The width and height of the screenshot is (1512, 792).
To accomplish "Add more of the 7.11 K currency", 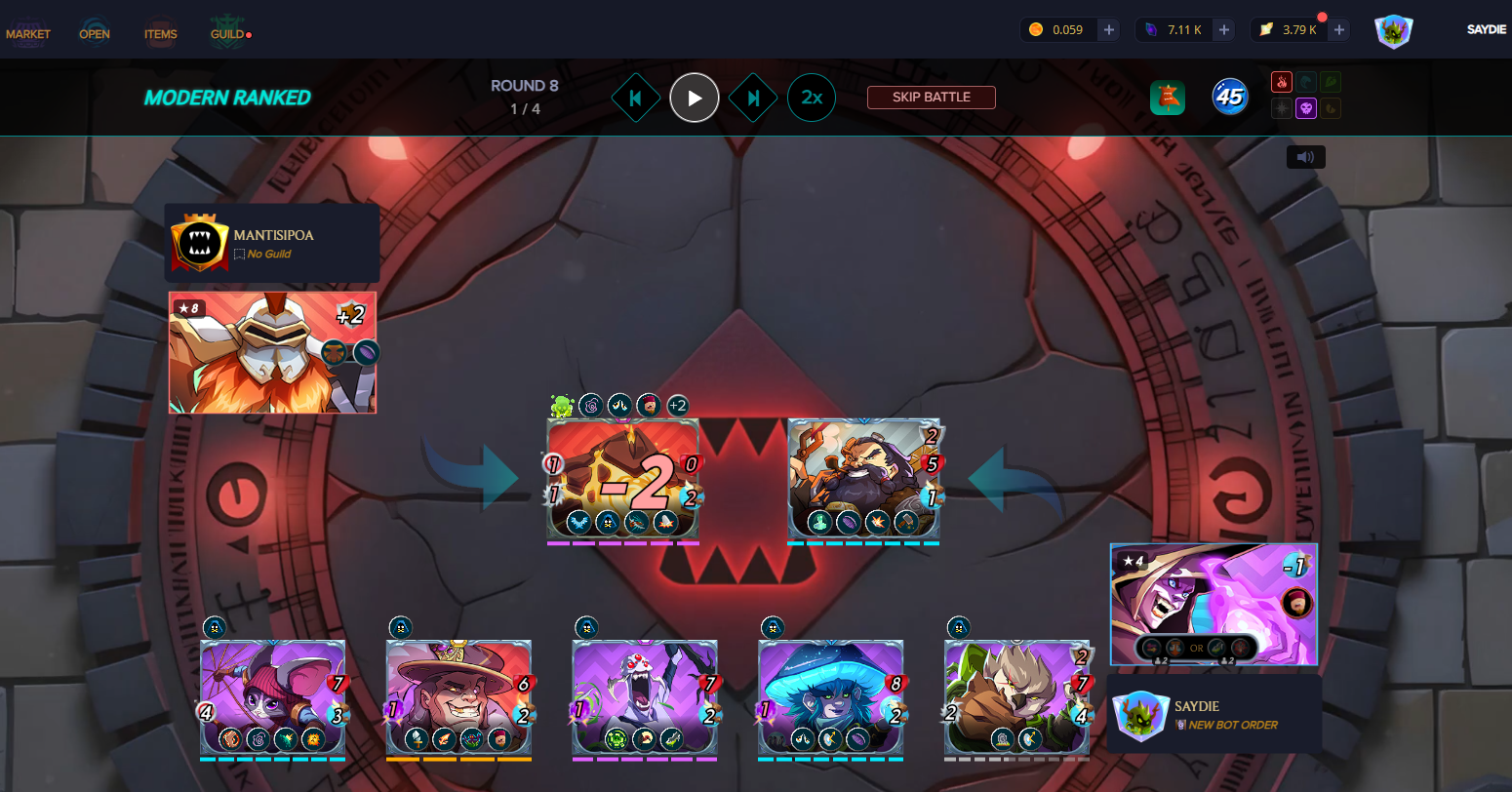I will pos(1224,30).
